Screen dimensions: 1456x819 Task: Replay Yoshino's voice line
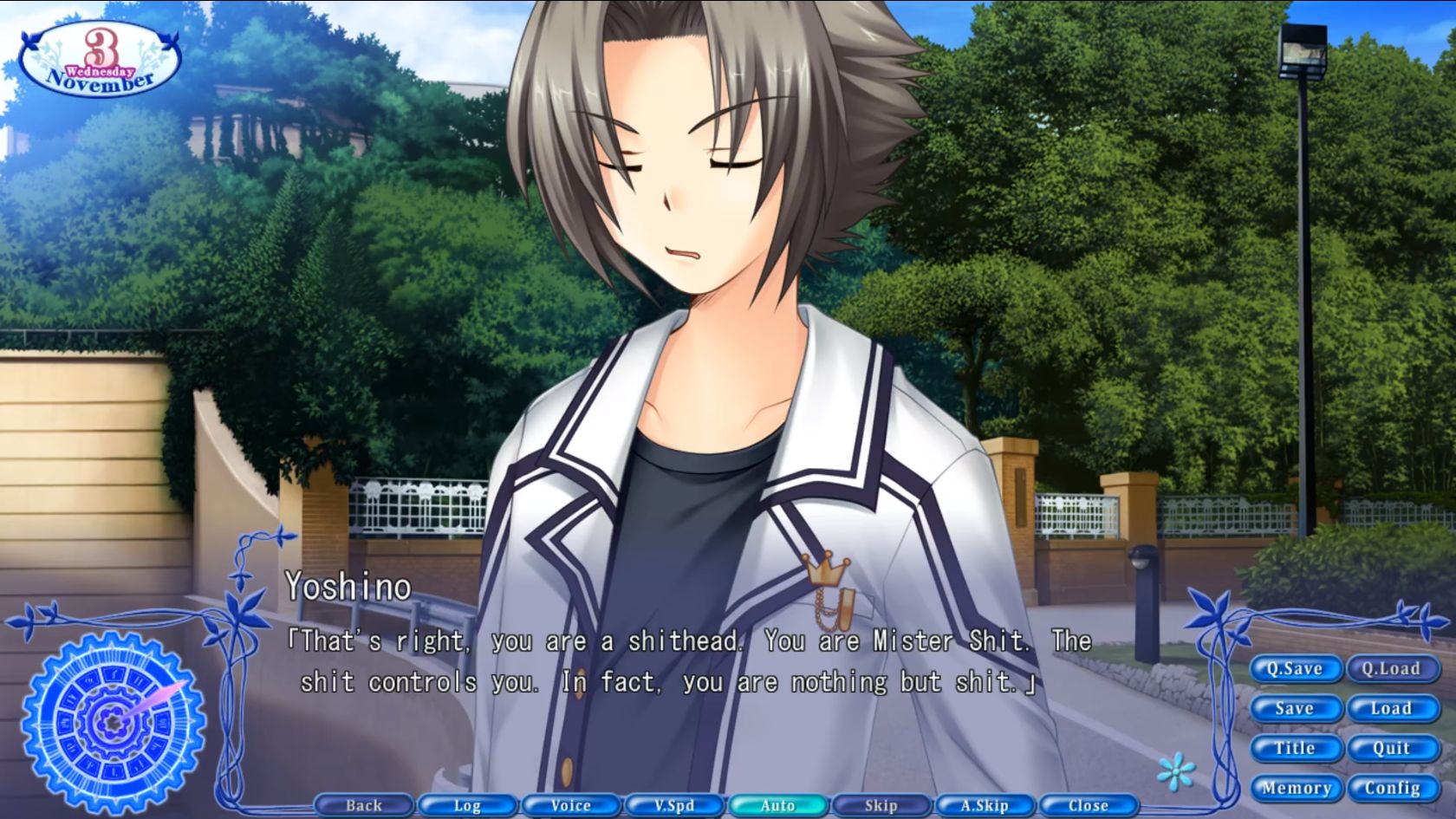569,805
